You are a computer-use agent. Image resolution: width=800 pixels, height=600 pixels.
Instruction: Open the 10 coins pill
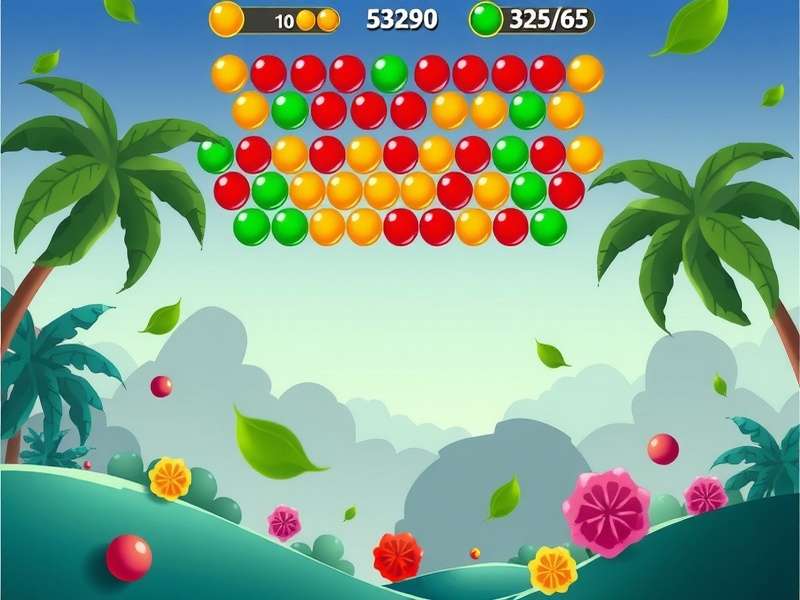coord(295,20)
